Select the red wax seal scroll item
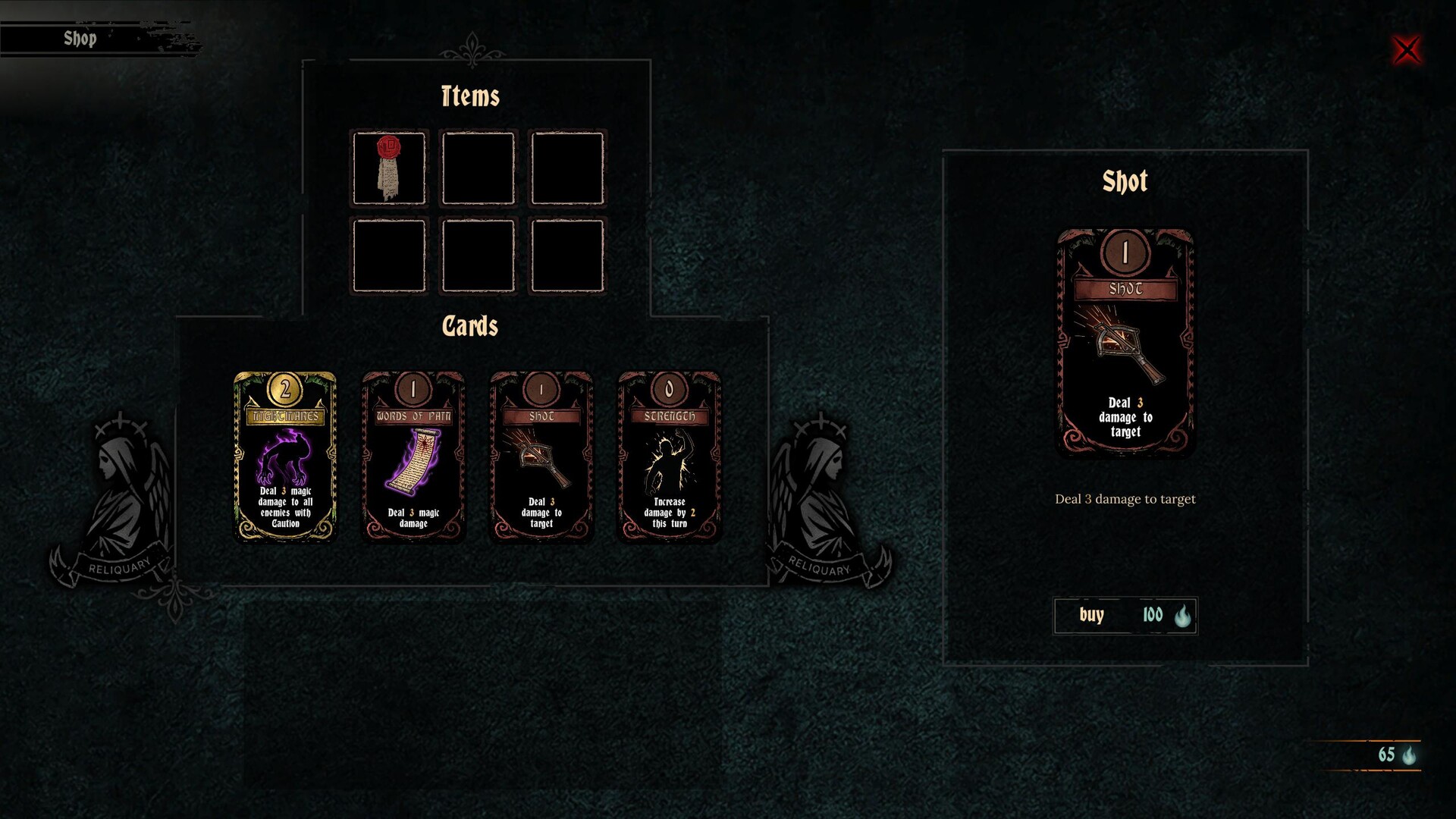 coord(389,168)
